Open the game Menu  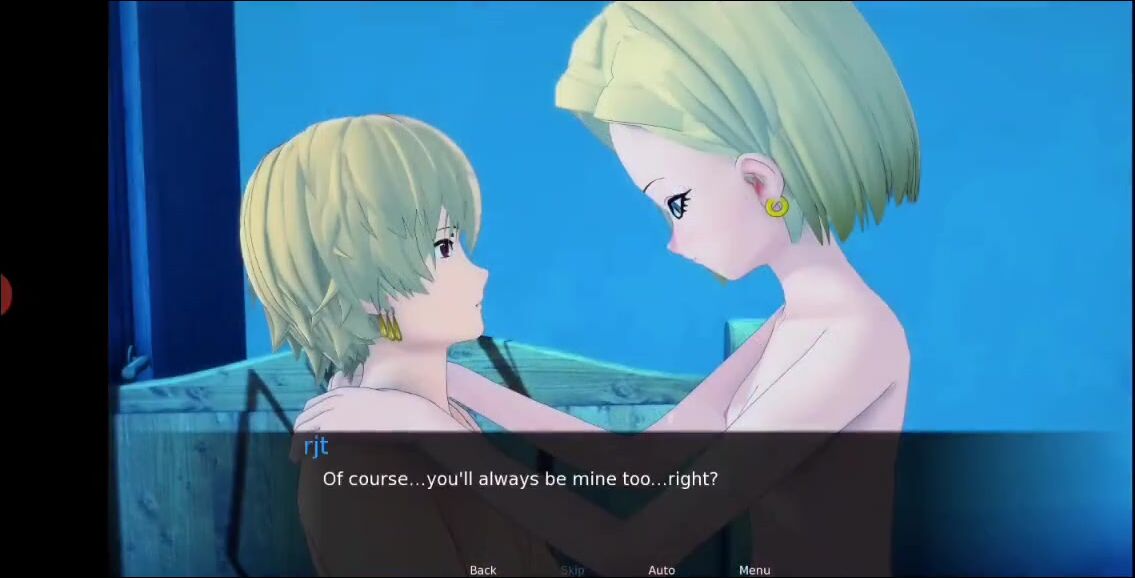[754, 570]
